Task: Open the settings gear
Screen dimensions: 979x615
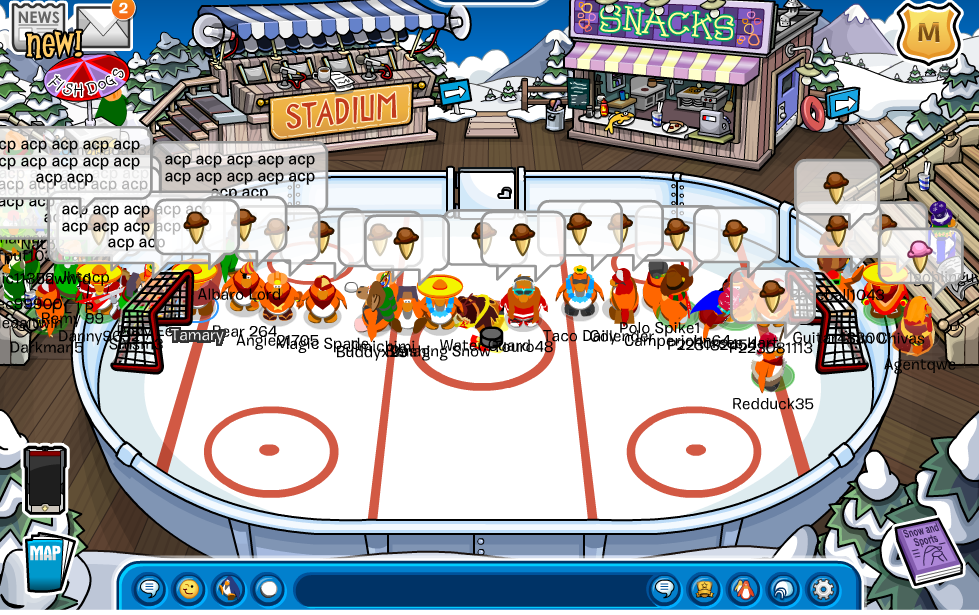Action: click(x=822, y=588)
